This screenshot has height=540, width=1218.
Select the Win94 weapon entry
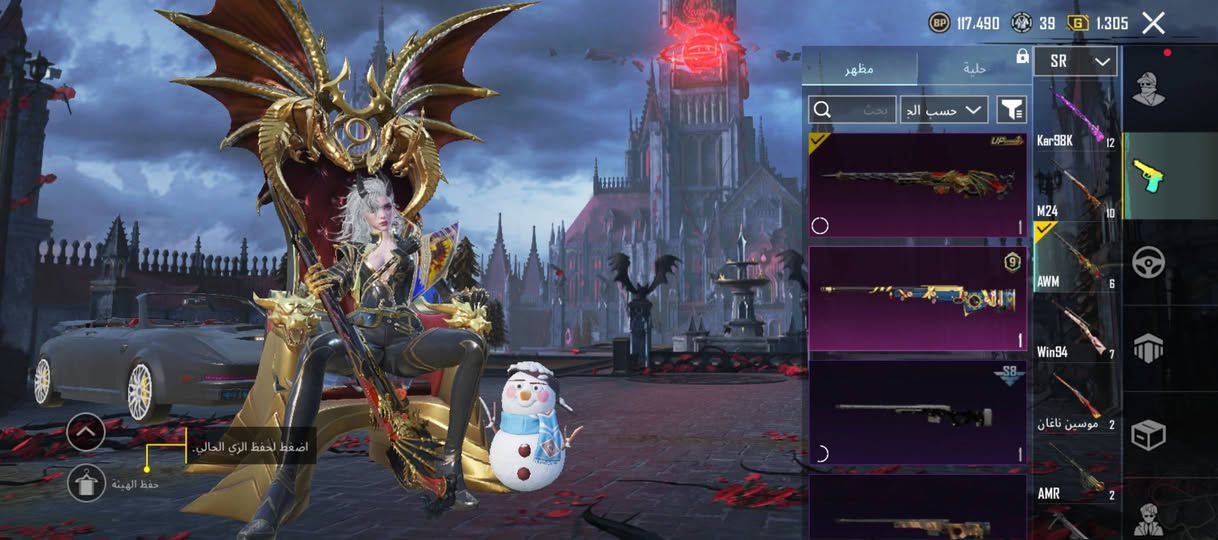pyautogui.click(x=1076, y=328)
